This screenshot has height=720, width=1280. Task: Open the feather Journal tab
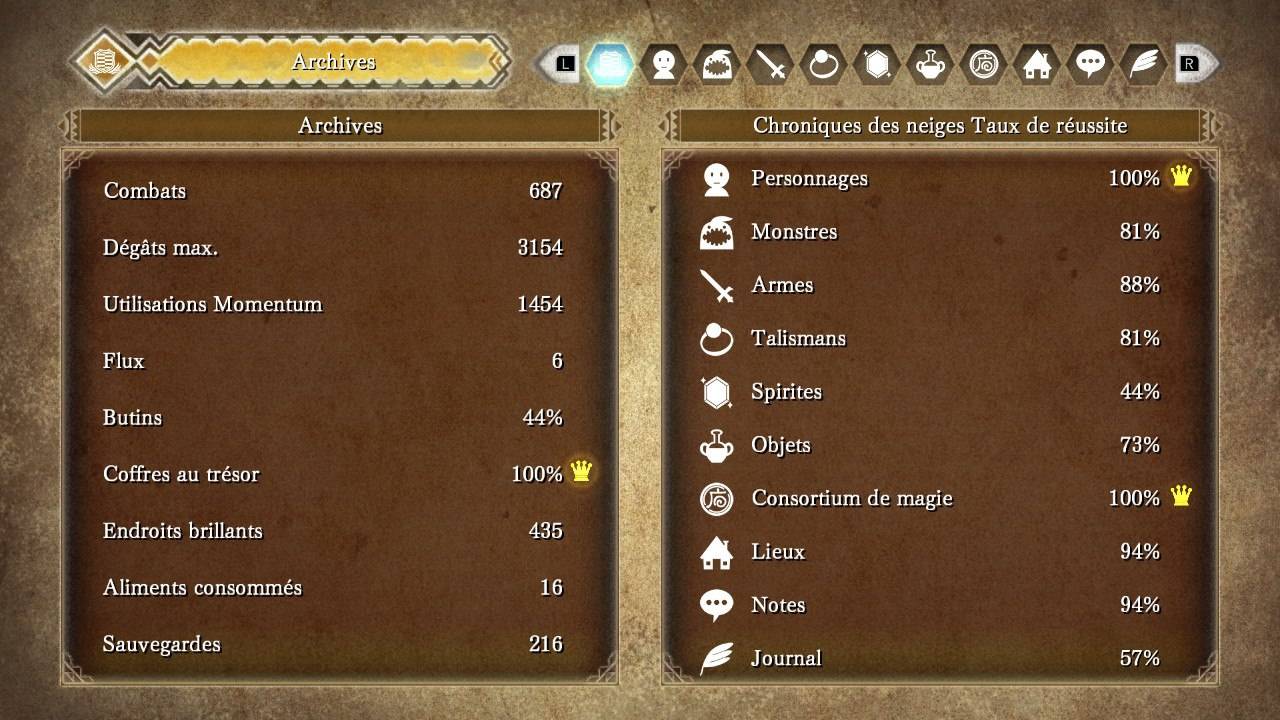click(x=1142, y=64)
